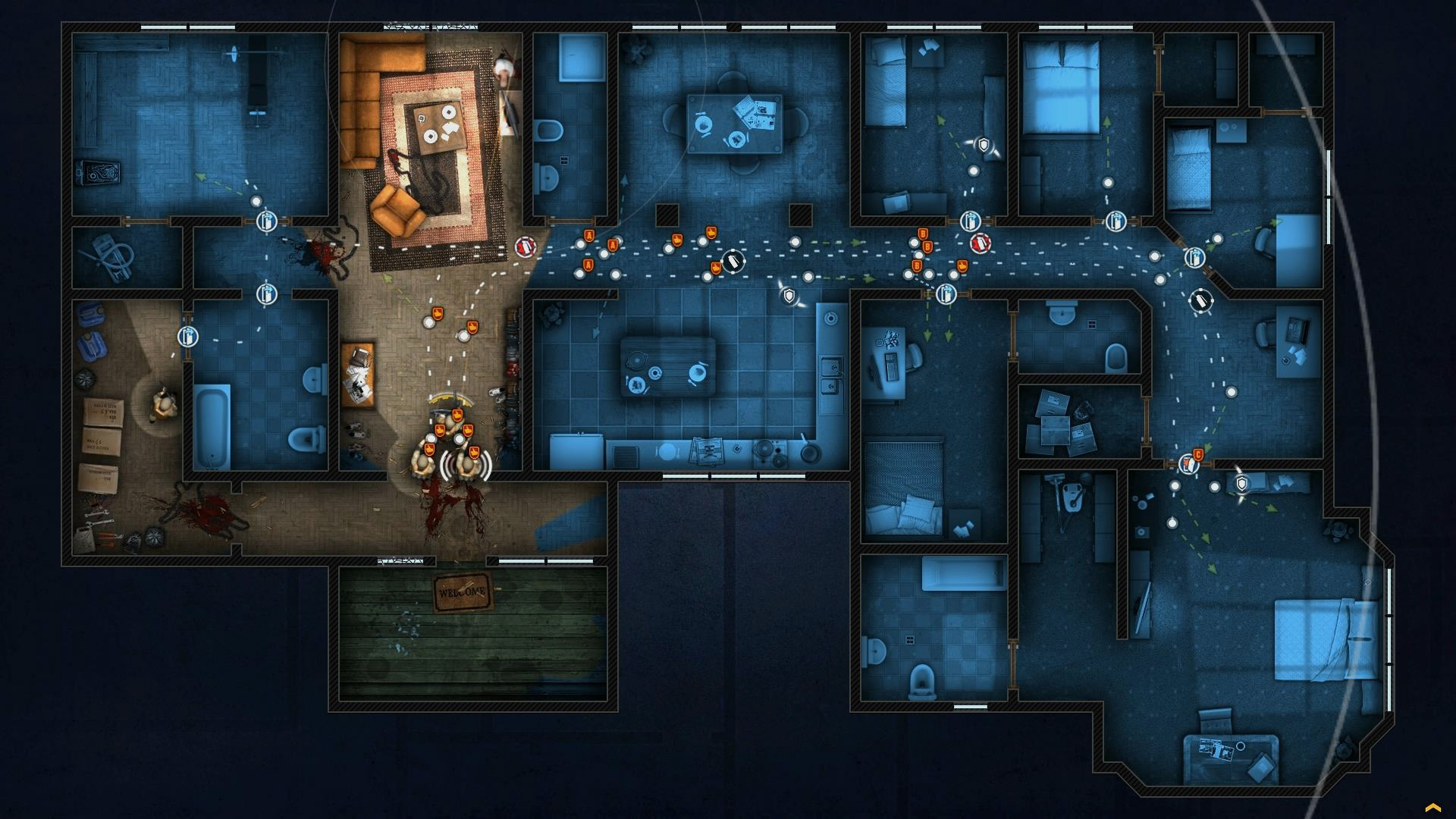This screenshot has width=1456, height=819.
Task: Click the go-code C badge at the breached door
Action: pyautogui.click(x=1198, y=453)
